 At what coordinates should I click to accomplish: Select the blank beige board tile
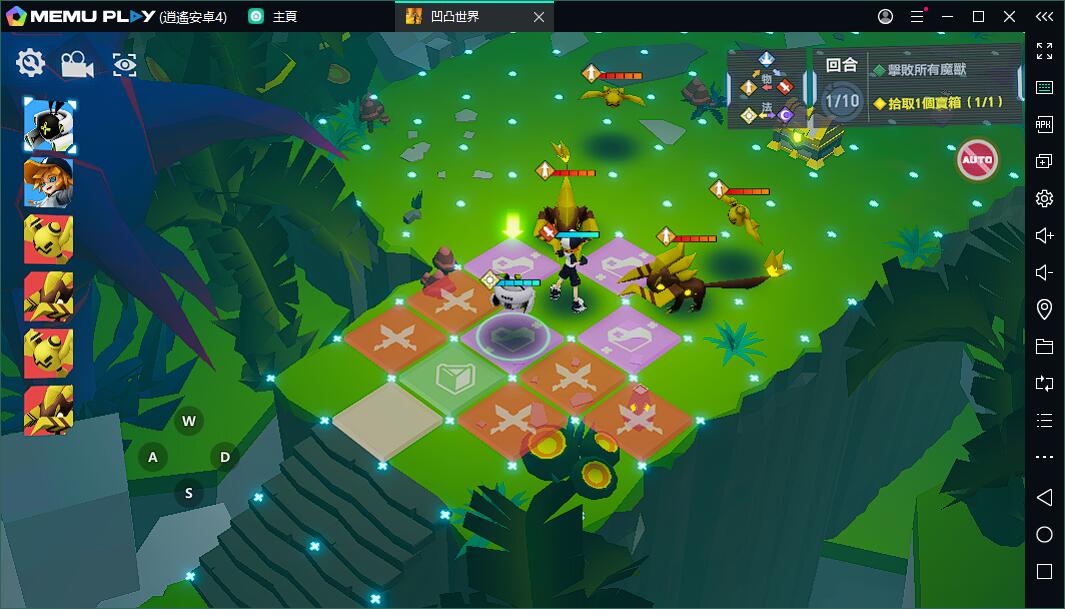tap(387, 419)
